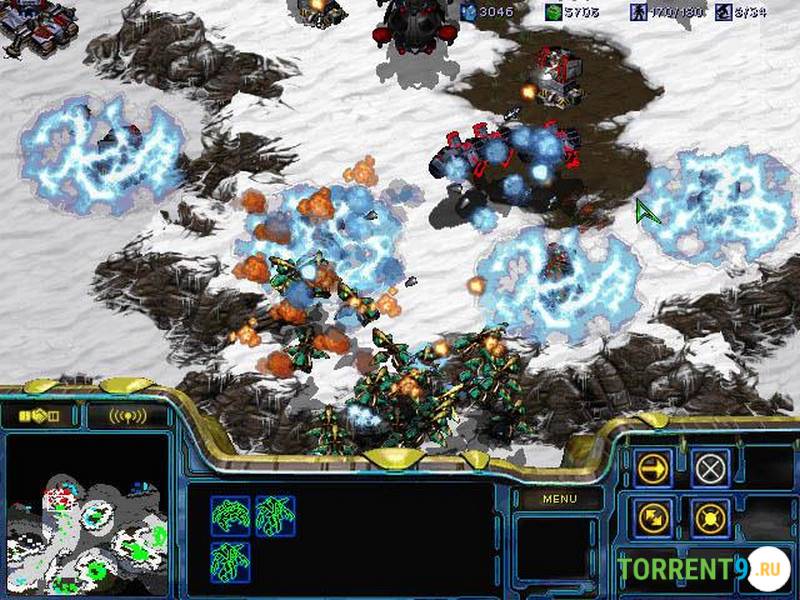Open the diplomacy handshake button

tap(40, 414)
